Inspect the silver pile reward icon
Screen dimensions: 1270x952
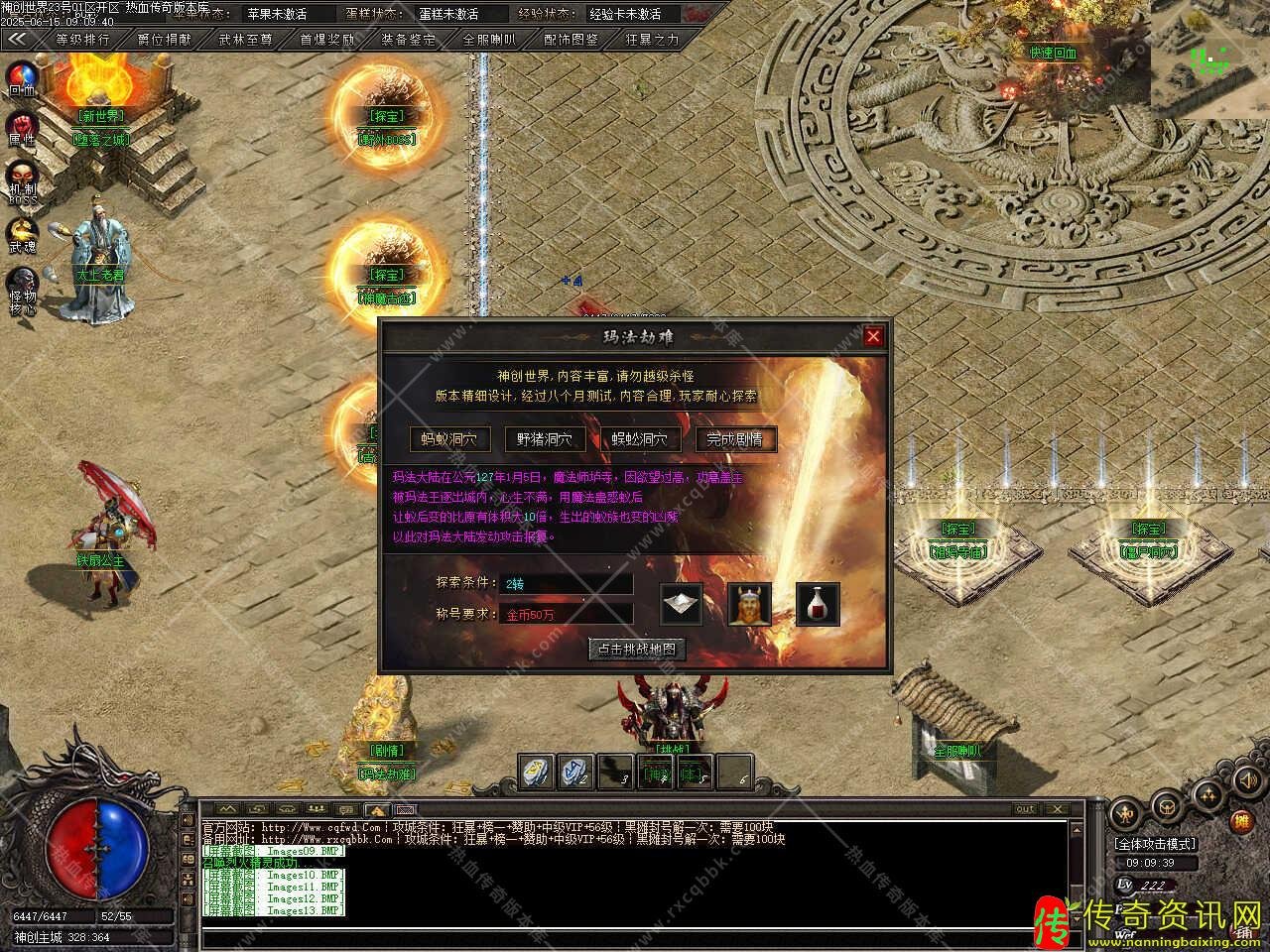point(682,604)
